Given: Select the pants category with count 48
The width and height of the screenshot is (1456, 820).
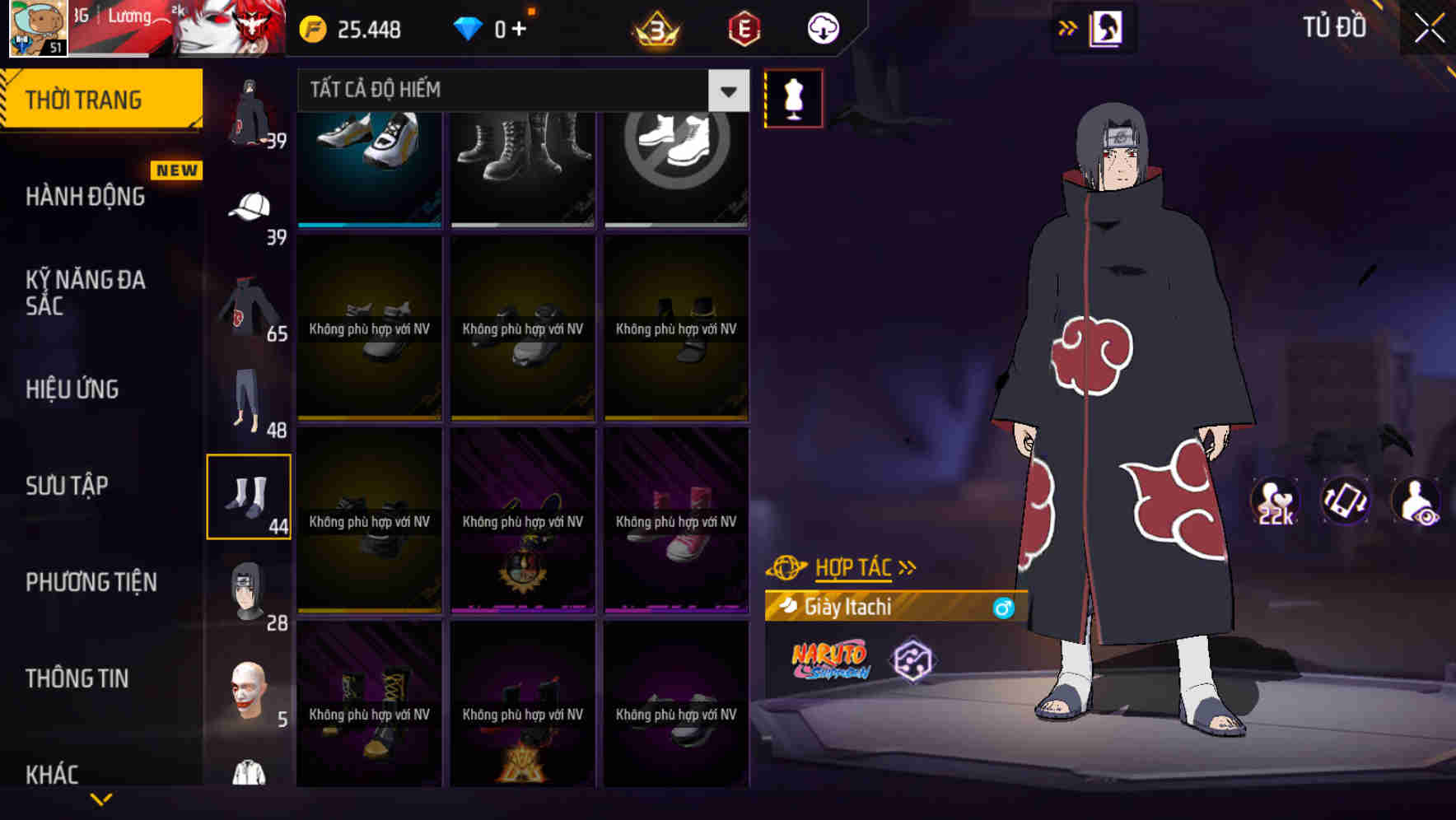Looking at the screenshot, I should 249,399.
